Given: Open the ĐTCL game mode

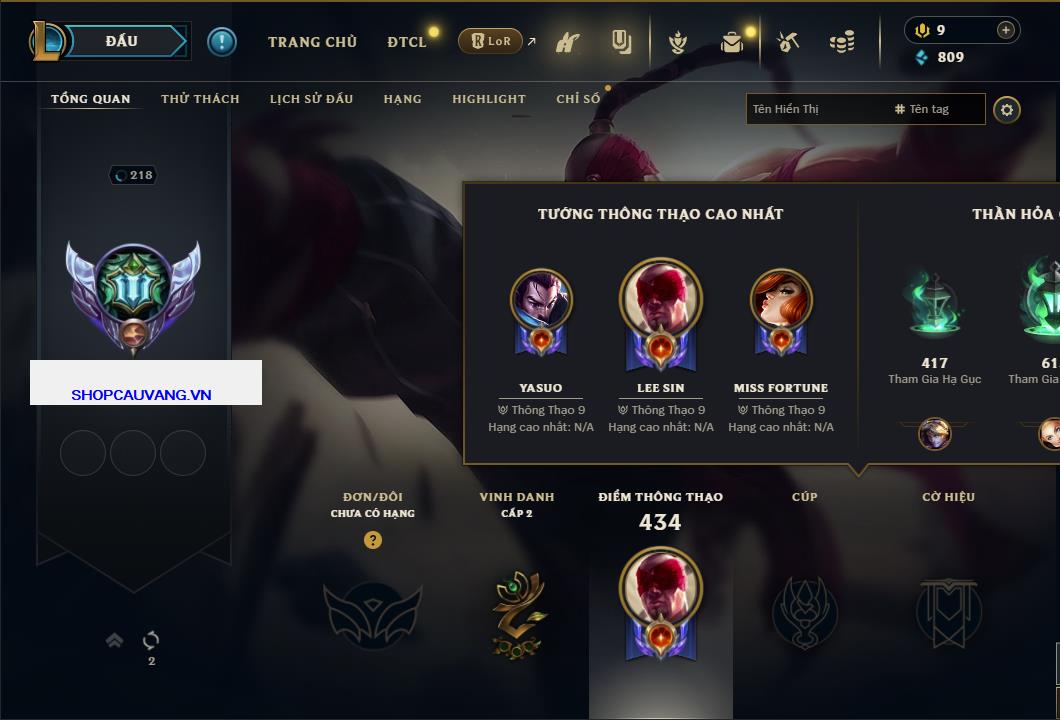Looking at the screenshot, I should [x=407, y=42].
